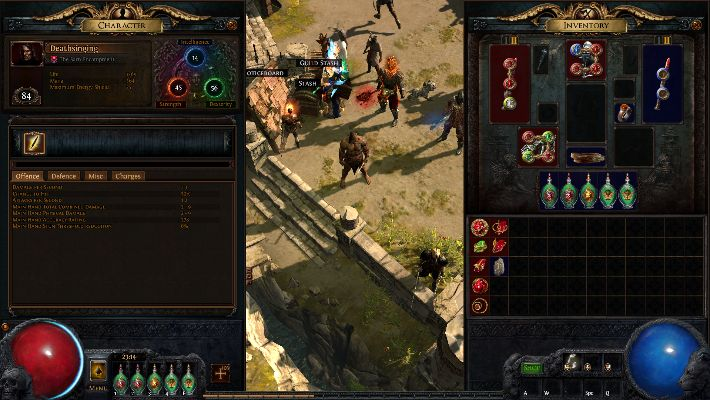Click the Strength attribute orb
This screenshot has height=400, width=710.
coord(179,87)
